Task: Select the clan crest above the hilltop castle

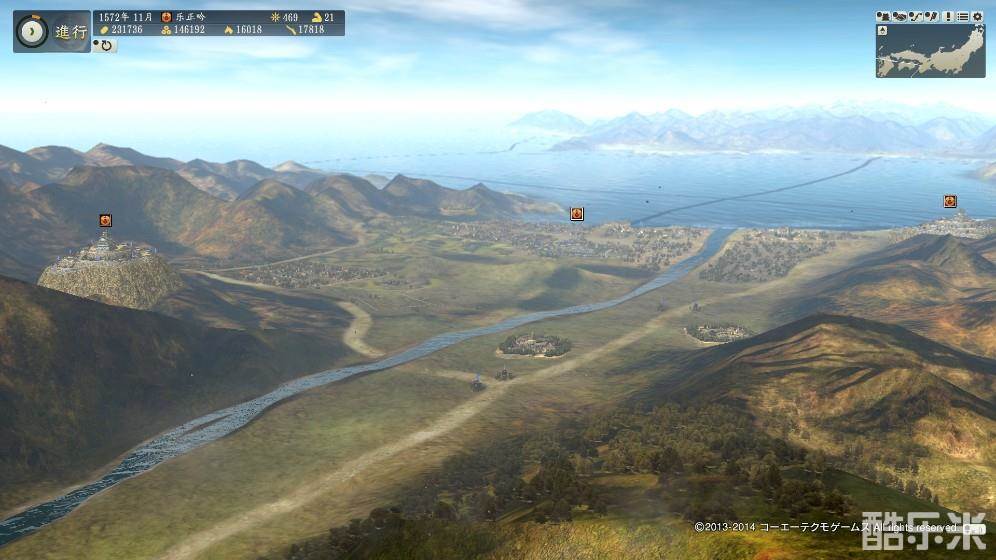Action: pos(105,220)
